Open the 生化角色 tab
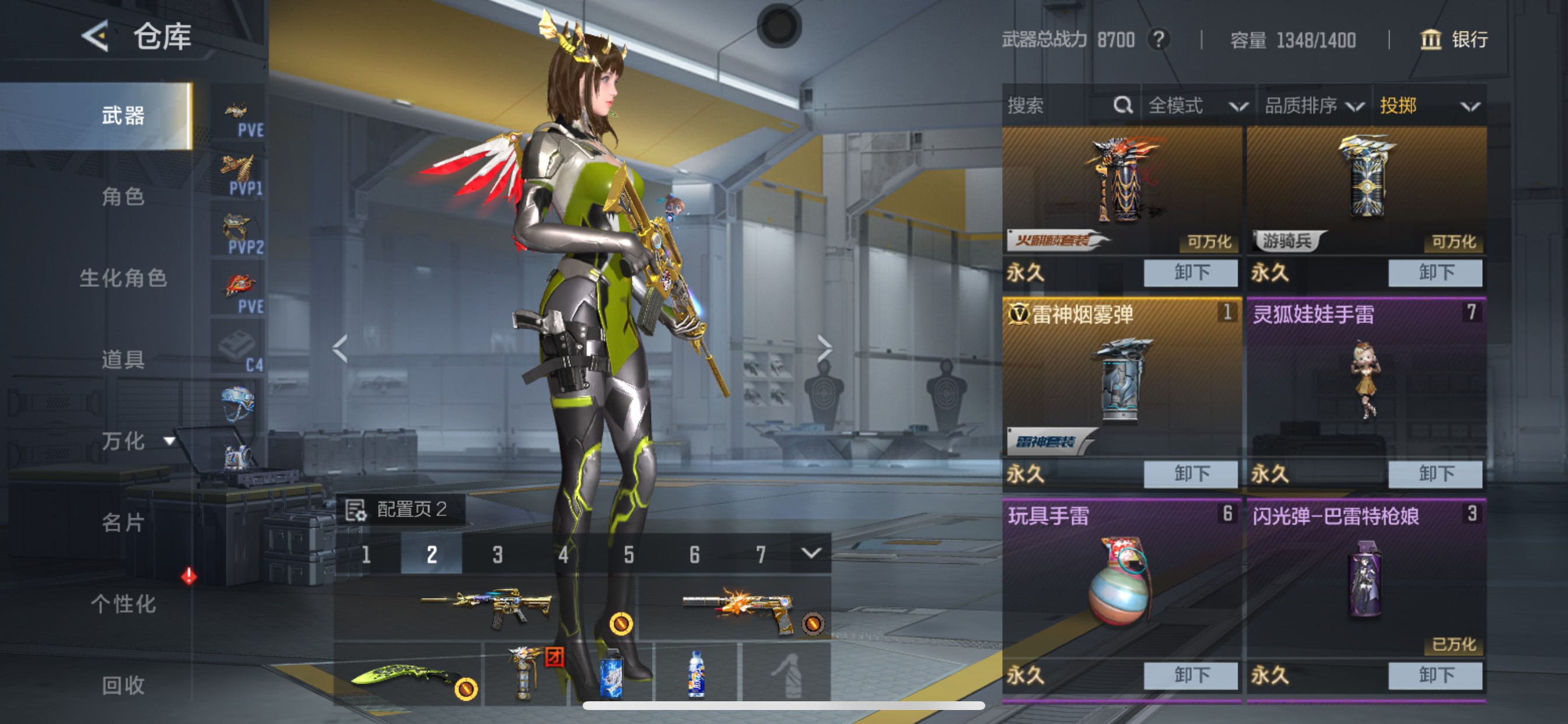 [x=122, y=278]
